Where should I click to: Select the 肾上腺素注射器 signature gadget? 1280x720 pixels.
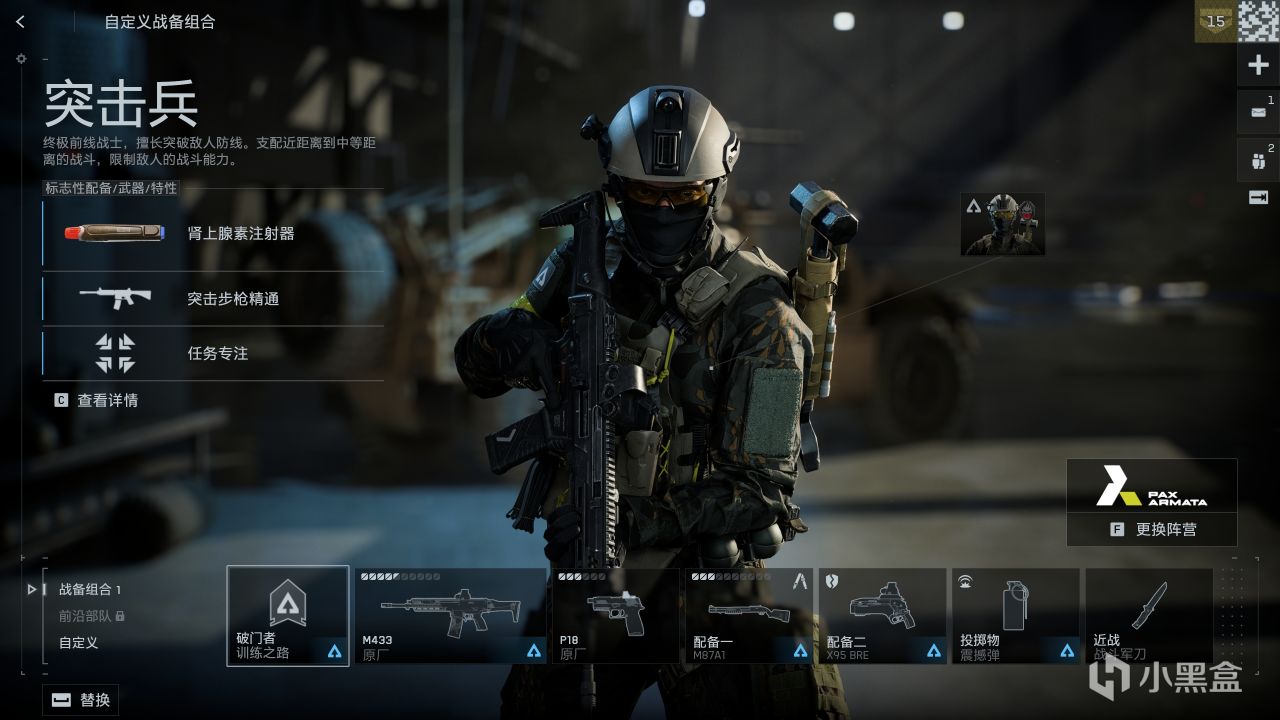(212, 234)
